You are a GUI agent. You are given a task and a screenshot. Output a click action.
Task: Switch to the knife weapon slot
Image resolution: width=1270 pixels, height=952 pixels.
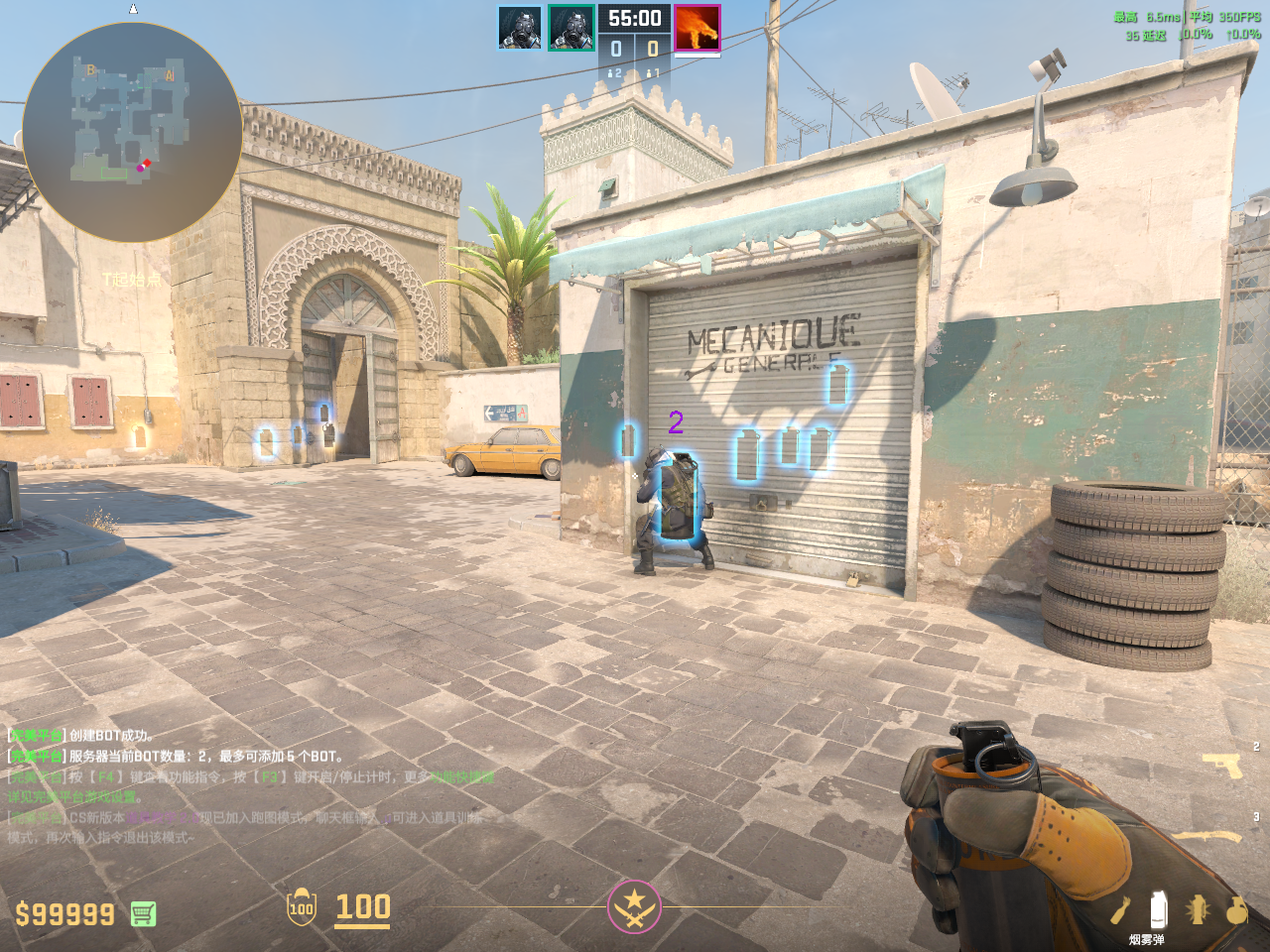[1213, 836]
